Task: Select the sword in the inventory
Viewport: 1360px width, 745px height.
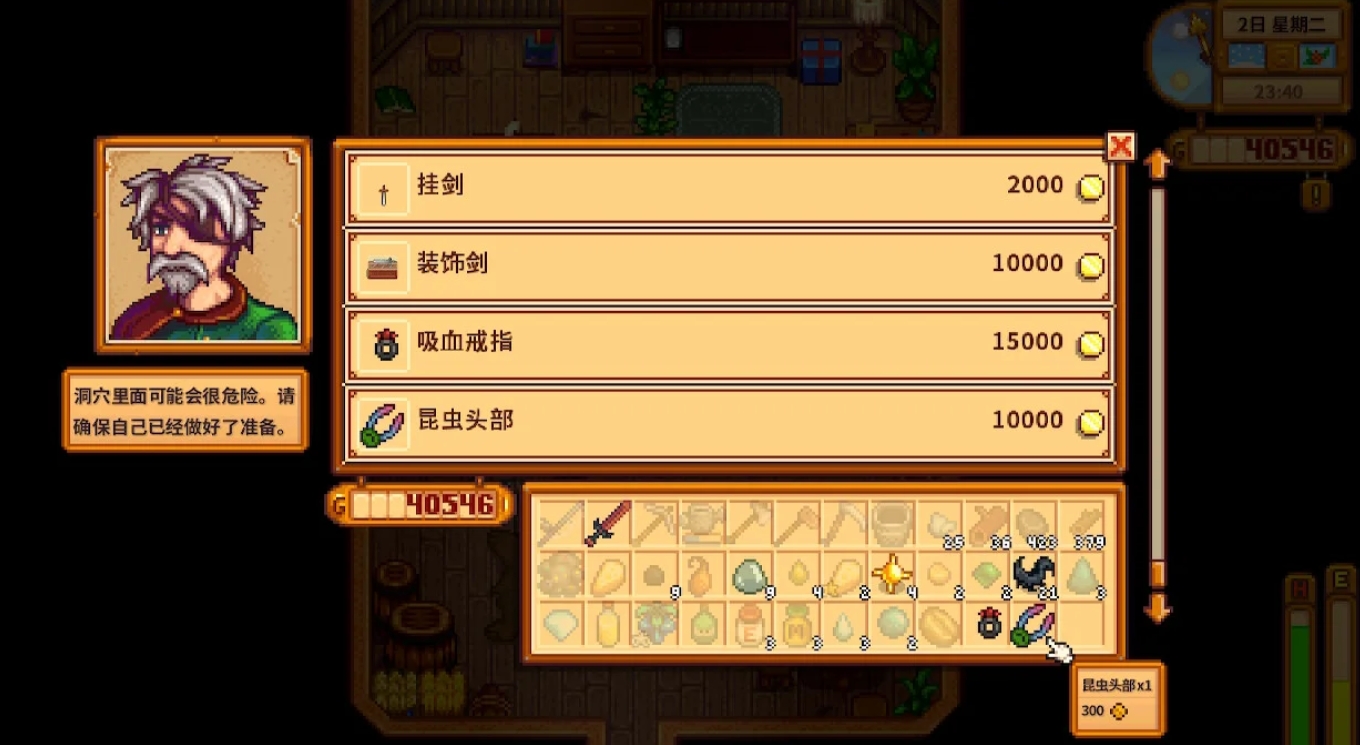Action: pos(609,520)
